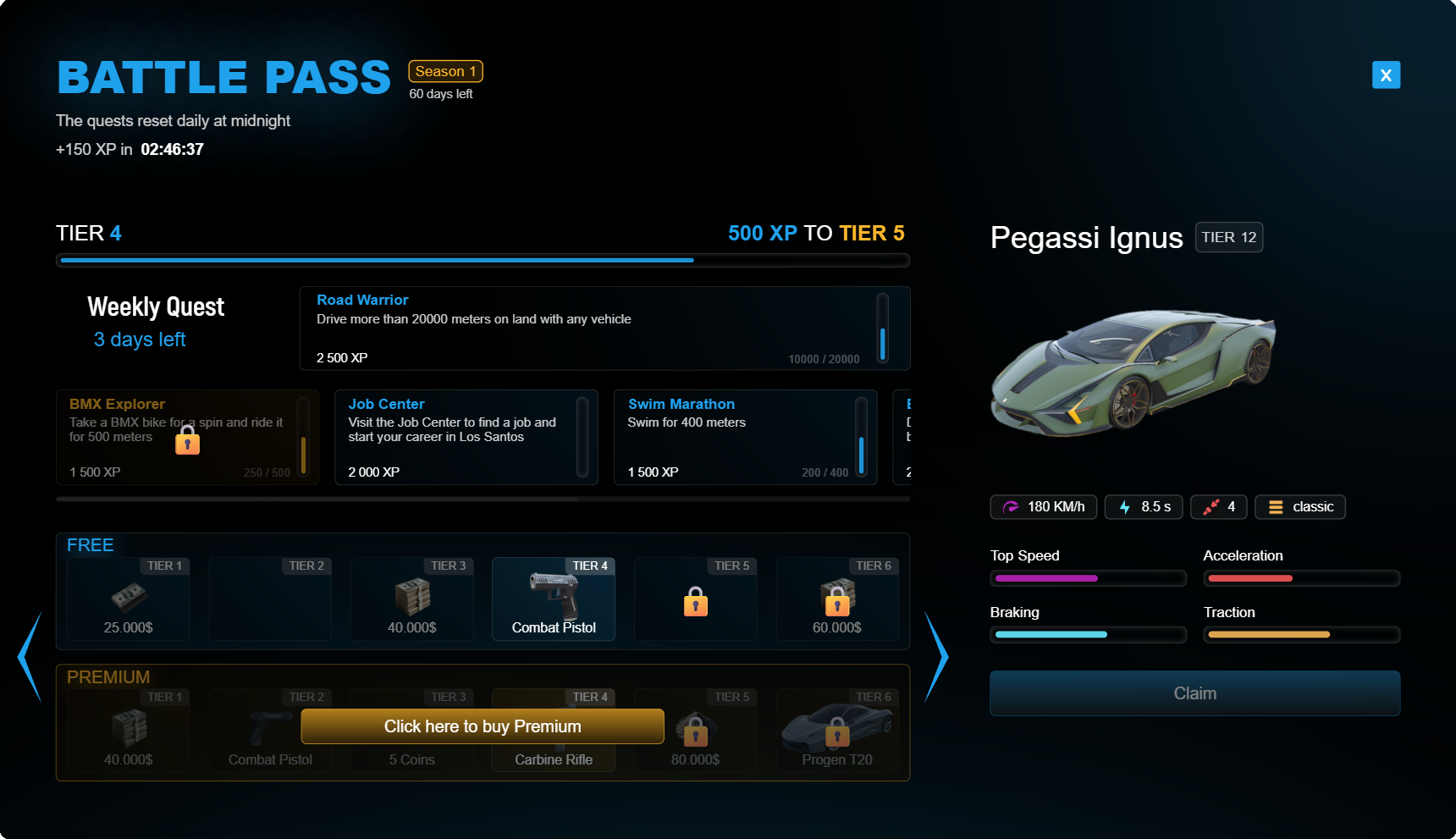Image resolution: width=1456 pixels, height=839 pixels.
Task: Select the classic vehicle class icon
Action: click(x=1276, y=506)
